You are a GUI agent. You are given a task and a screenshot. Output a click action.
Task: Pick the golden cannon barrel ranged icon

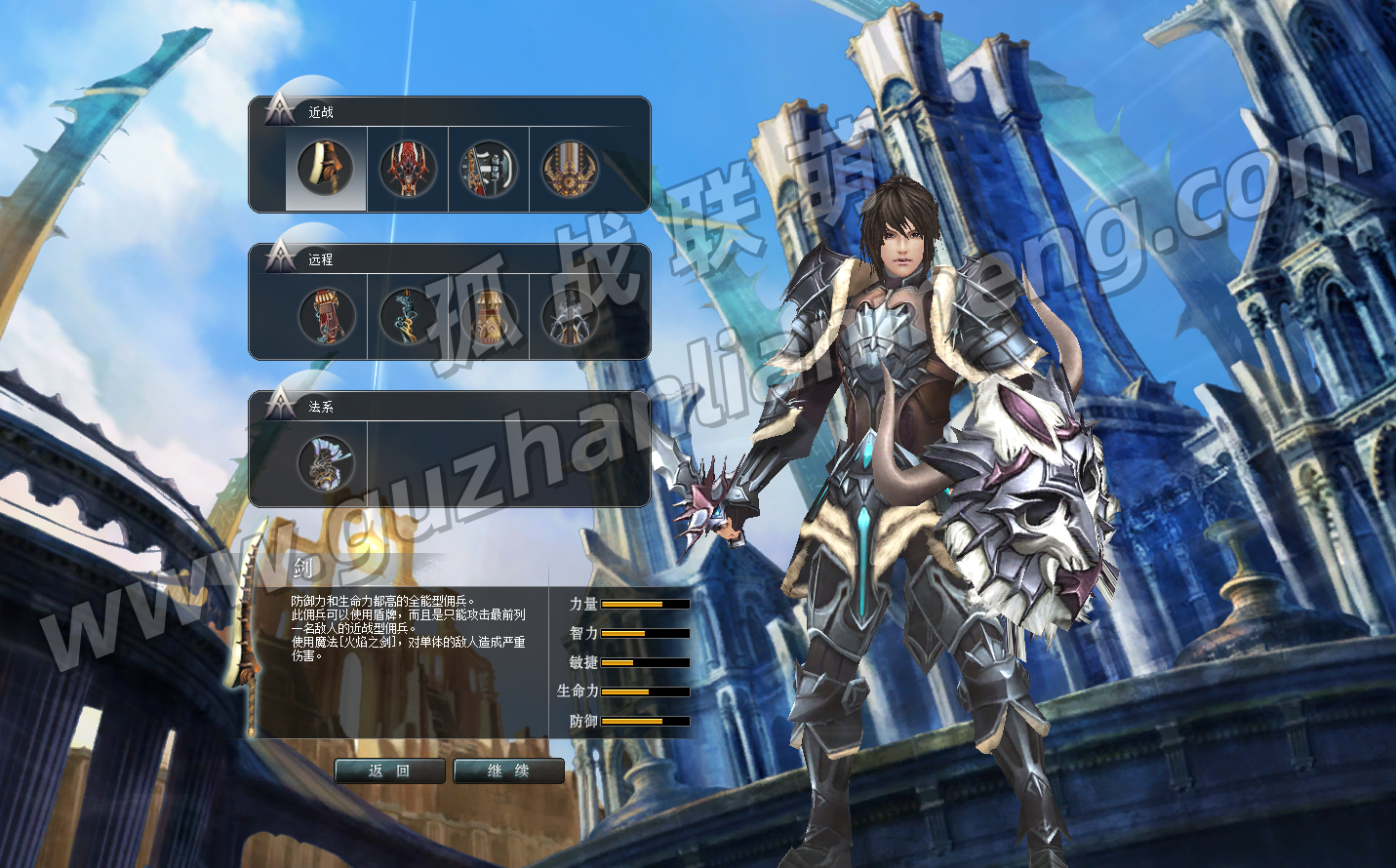click(x=488, y=316)
